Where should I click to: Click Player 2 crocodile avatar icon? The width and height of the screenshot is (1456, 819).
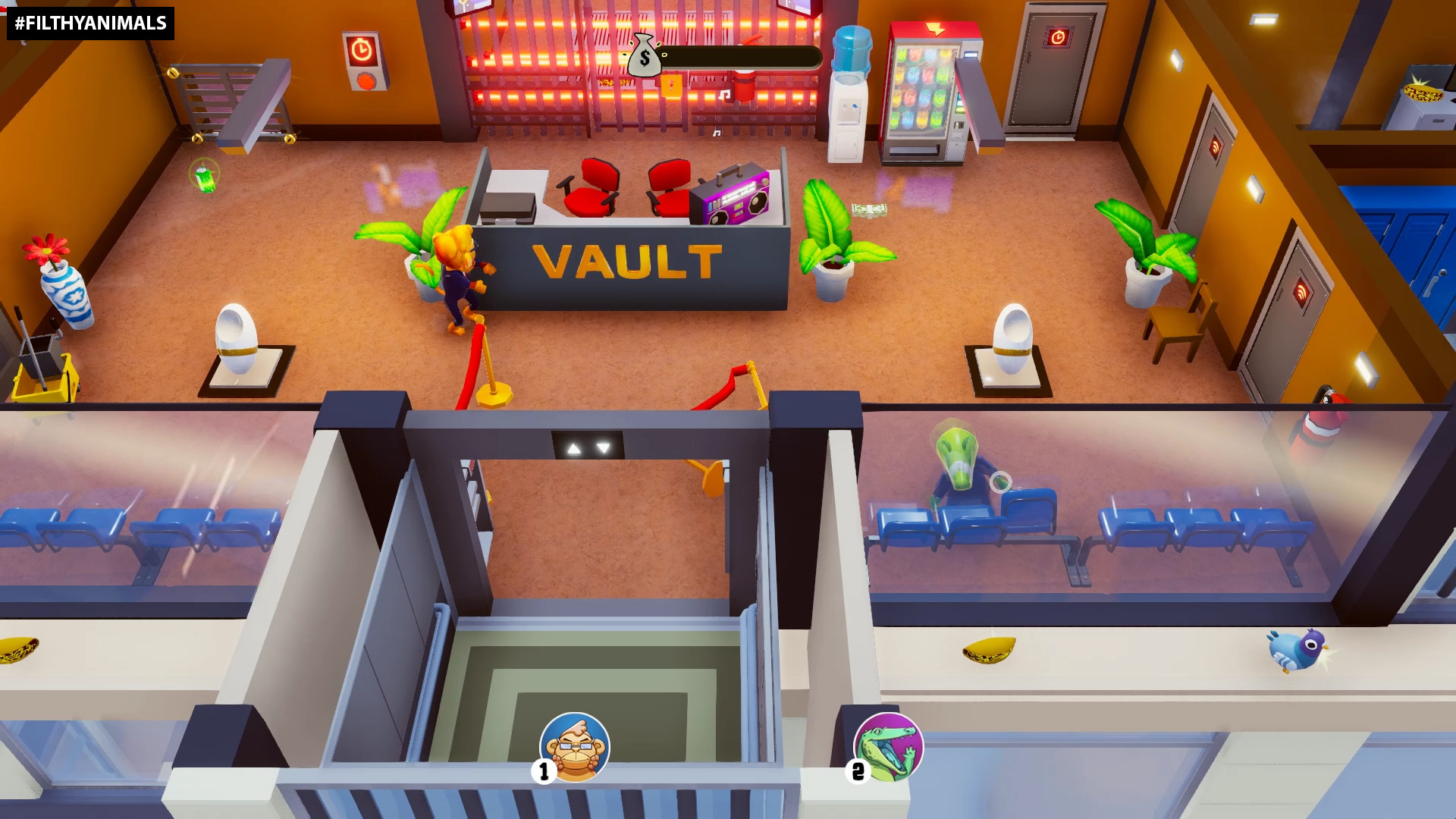coord(890,747)
